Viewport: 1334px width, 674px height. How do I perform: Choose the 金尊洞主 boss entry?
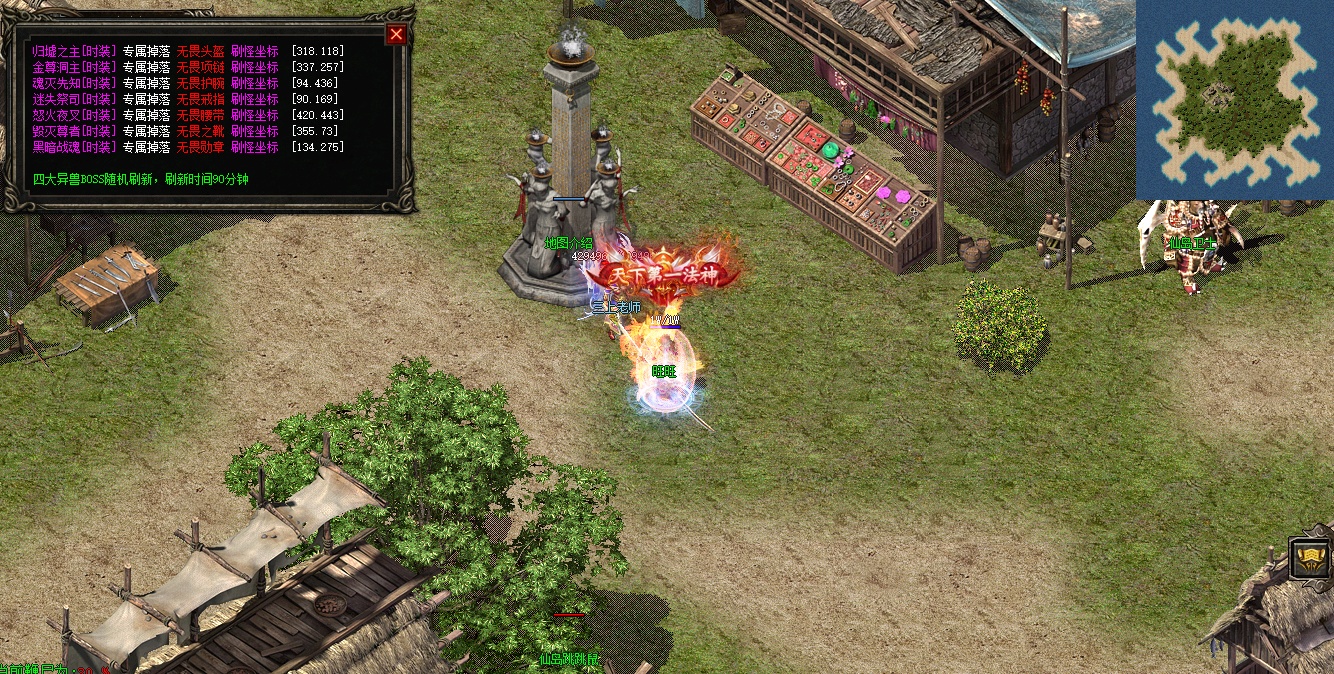tap(73, 67)
